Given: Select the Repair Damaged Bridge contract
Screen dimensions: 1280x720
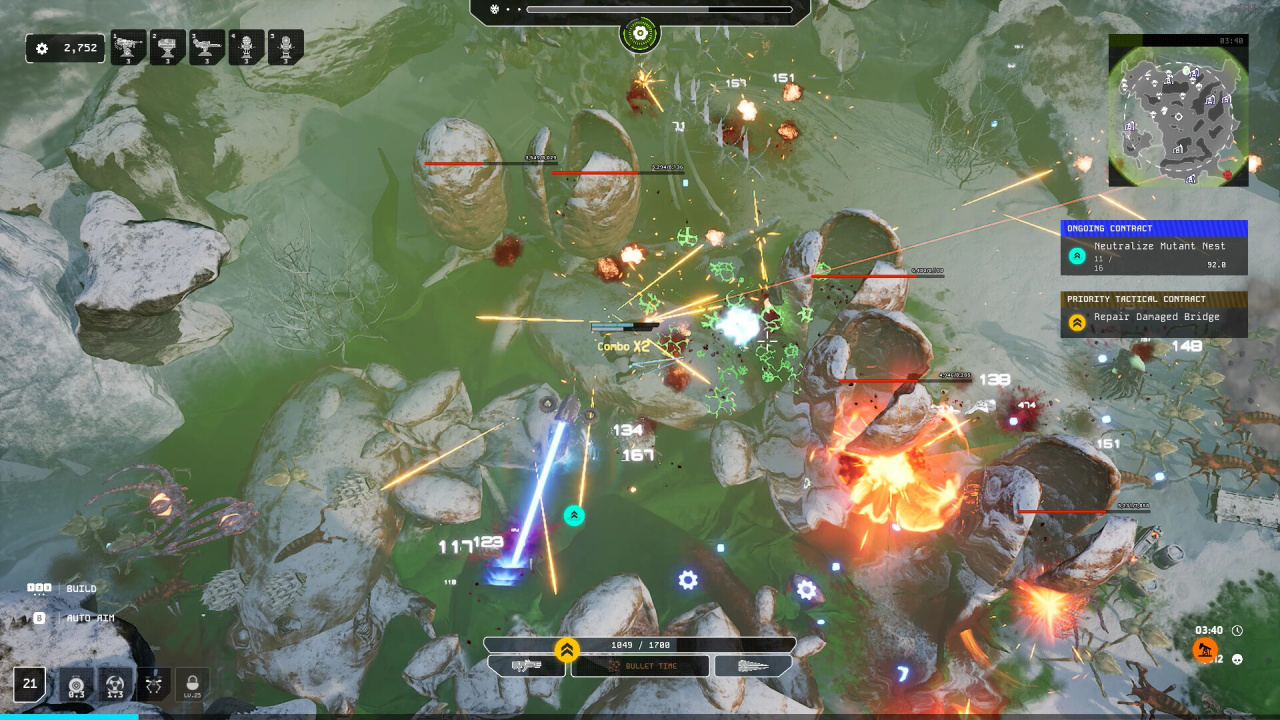Looking at the screenshot, I should click(1154, 317).
